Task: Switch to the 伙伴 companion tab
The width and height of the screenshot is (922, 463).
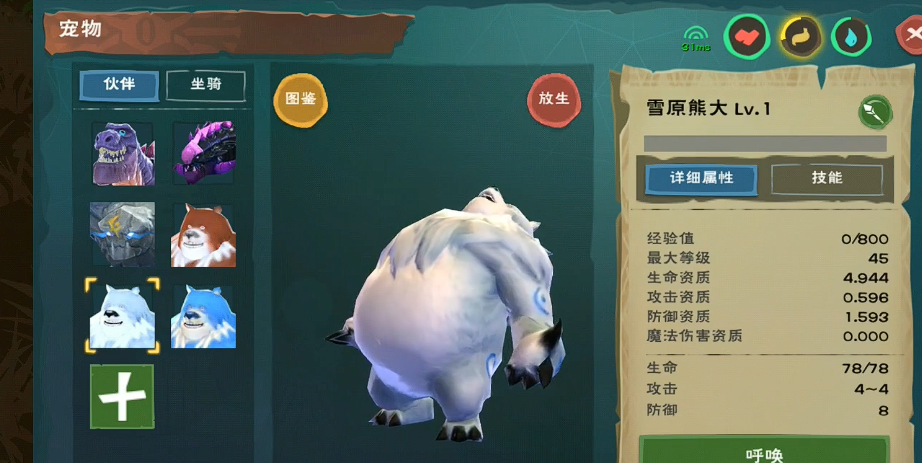Action: click(119, 85)
